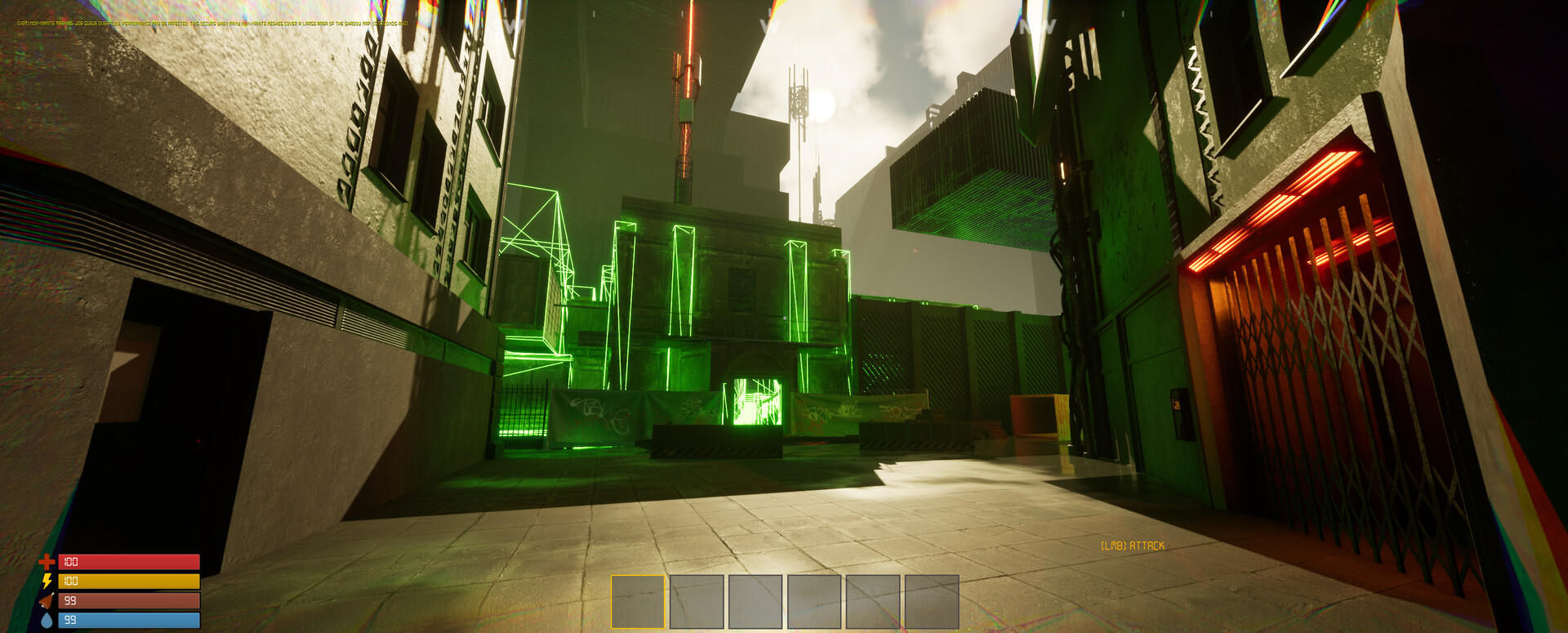The width and height of the screenshot is (1568, 633).
Task: Select the yellow-highlighted hotbar slot
Action: coord(638,601)
